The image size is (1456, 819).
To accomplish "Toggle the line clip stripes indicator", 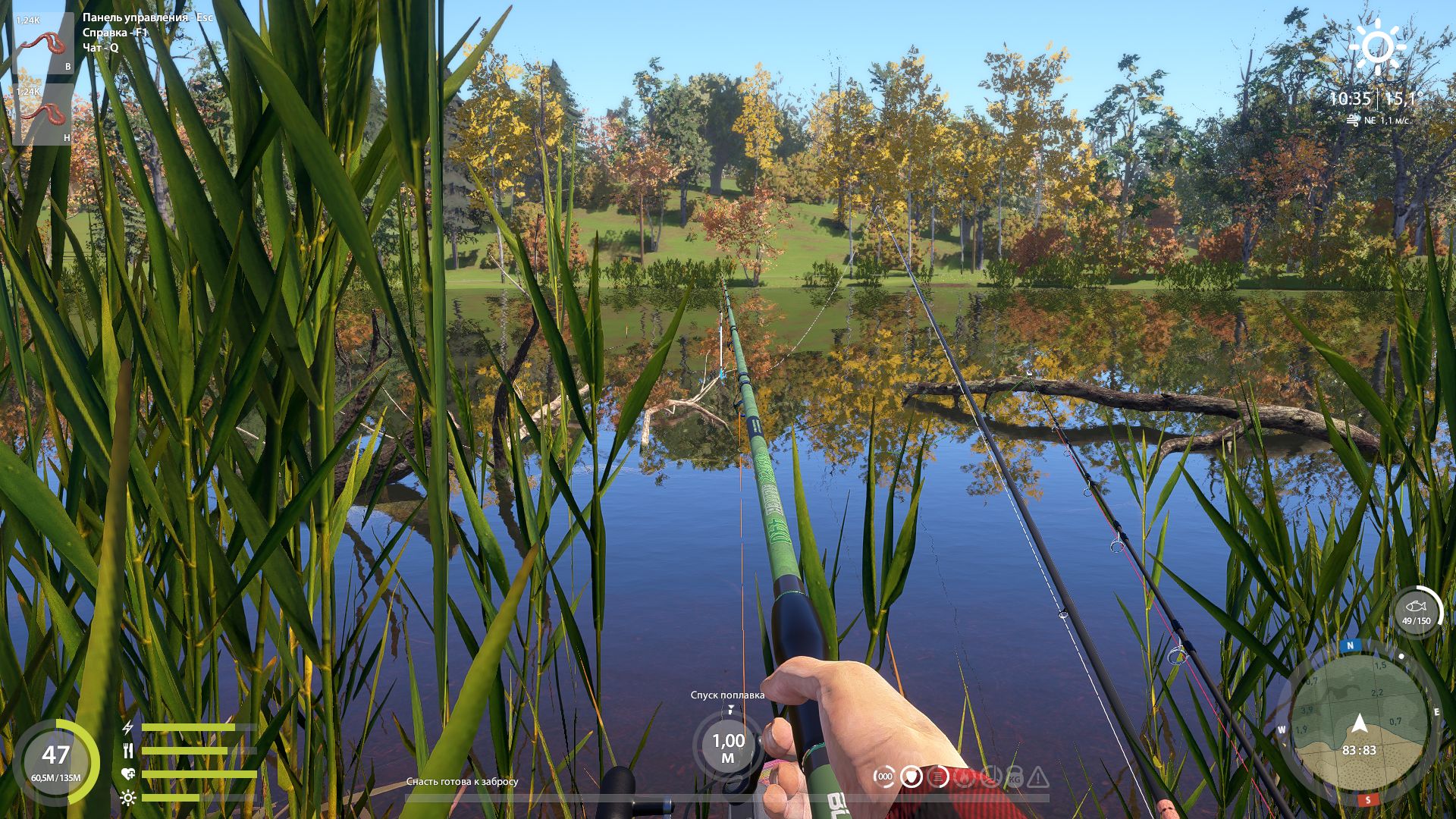I will [x=938, y=775].
